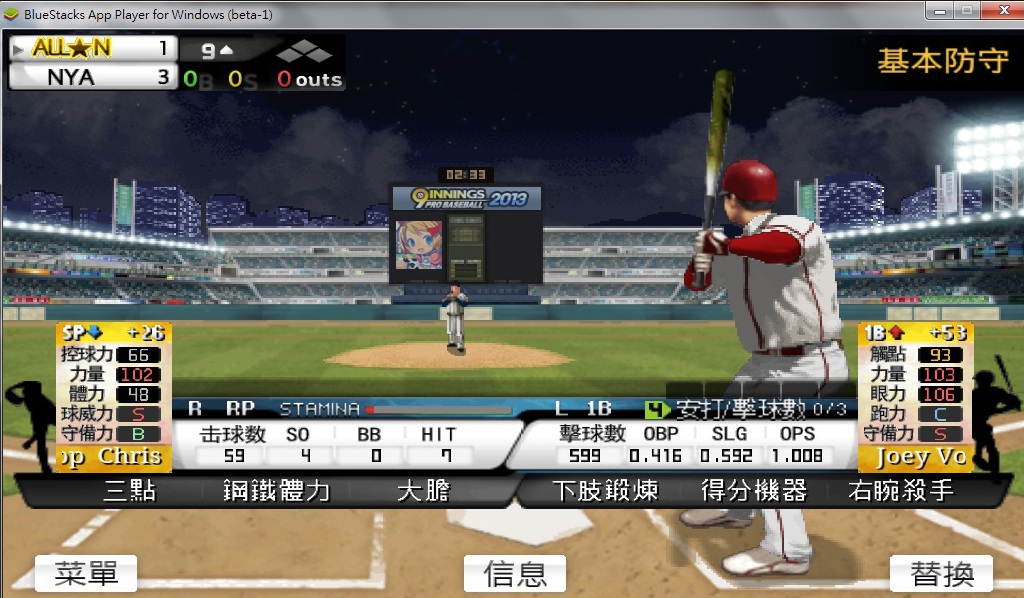The width and height of the screenshot is (1024, 598).
Task: Select the 下肢鍛煉 batter skill
Action: pyautogui.click(x=605, y=491)
